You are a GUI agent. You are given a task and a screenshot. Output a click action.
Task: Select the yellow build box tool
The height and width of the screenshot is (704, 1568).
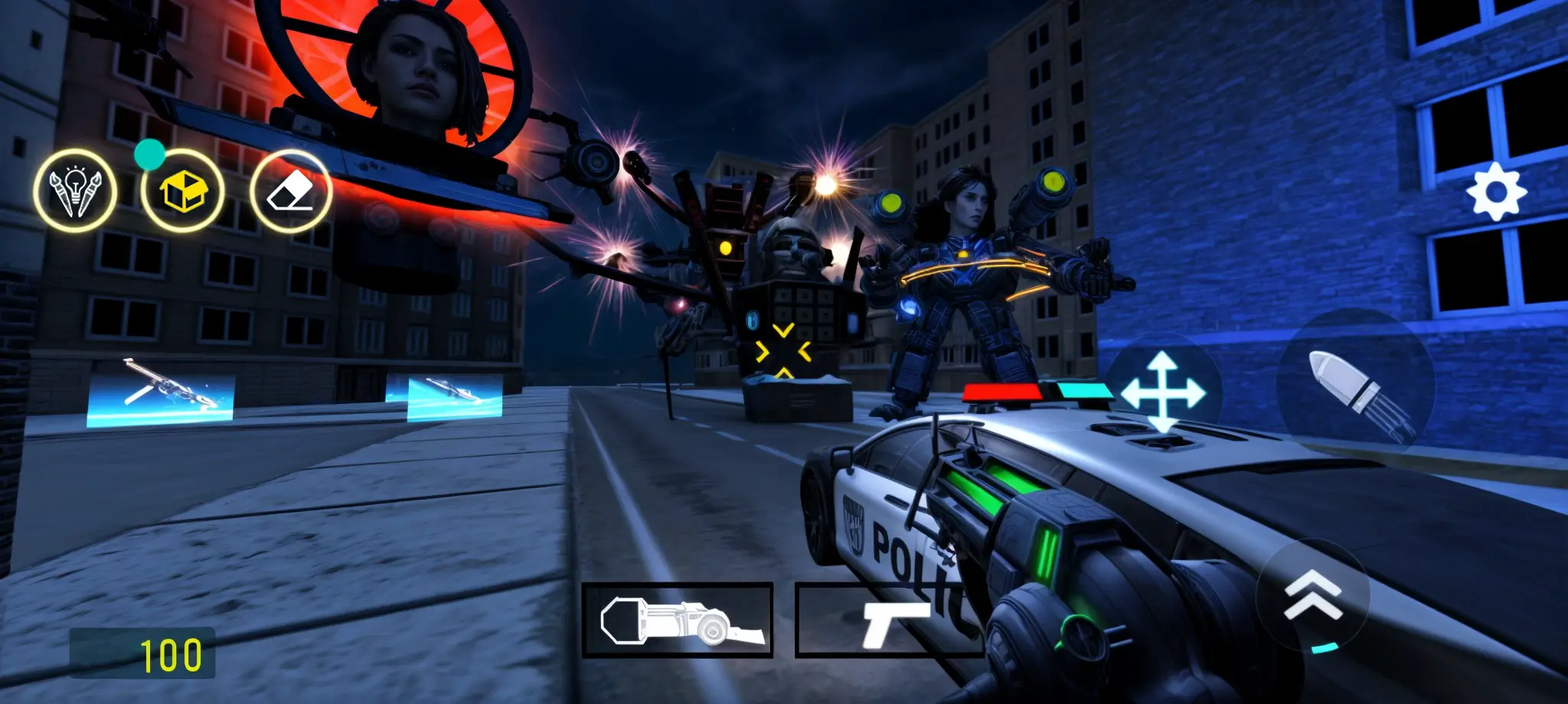(184, 192)
